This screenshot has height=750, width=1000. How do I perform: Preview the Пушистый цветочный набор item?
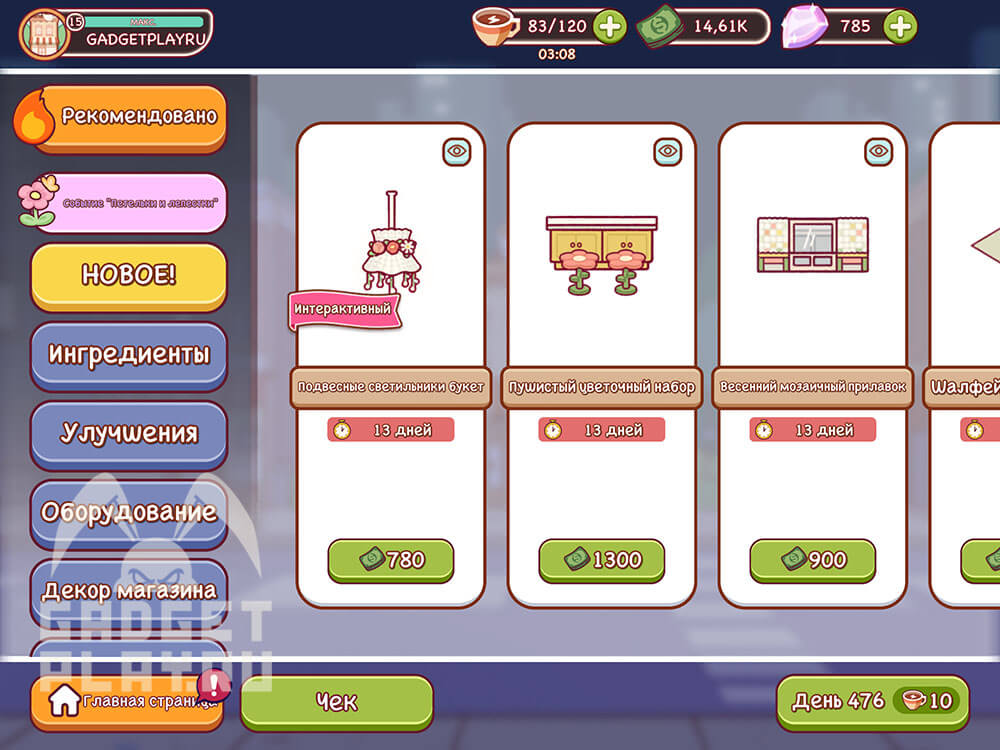click(x=668, y=151)
